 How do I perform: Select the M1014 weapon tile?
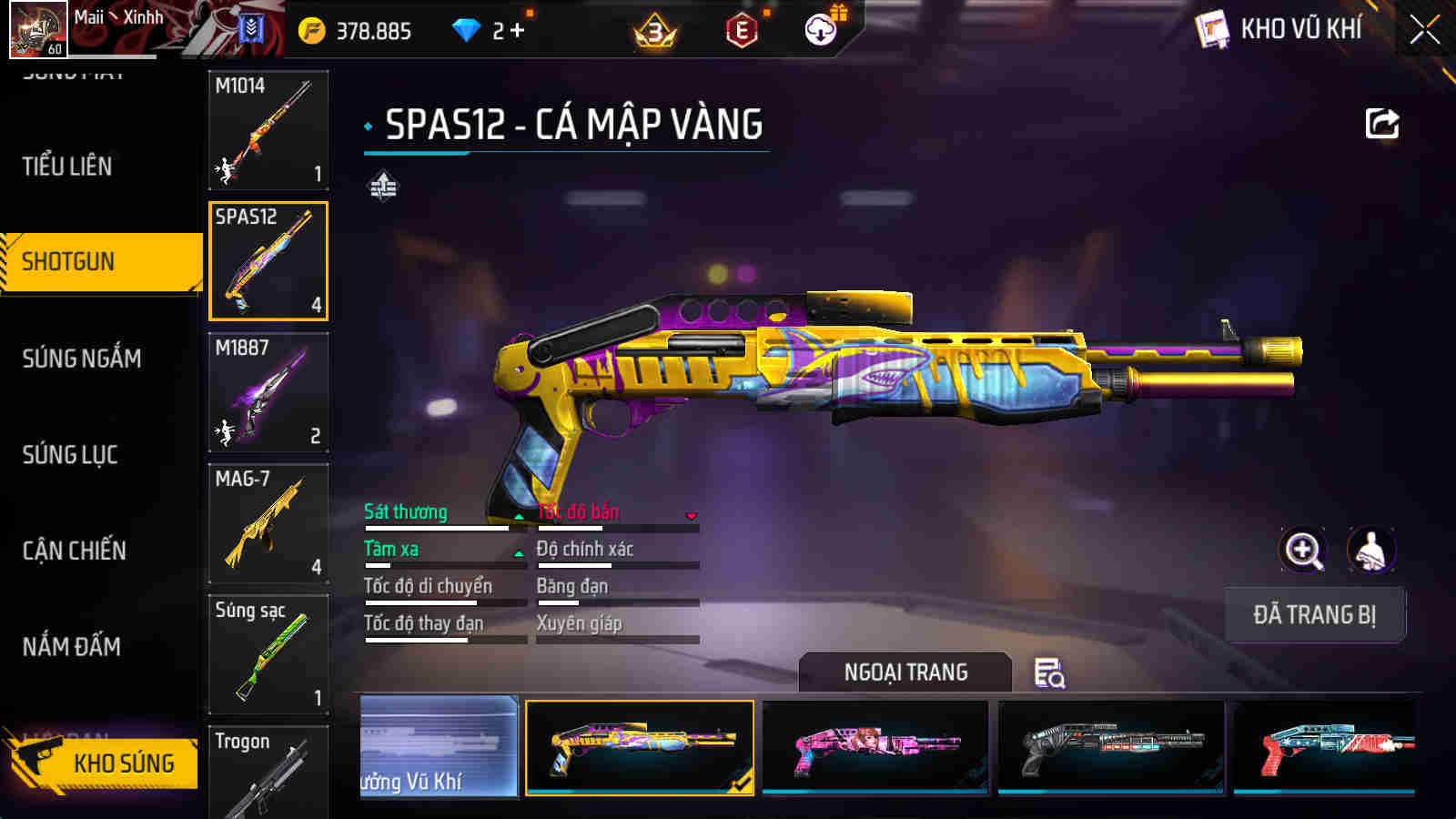[268, 130]
